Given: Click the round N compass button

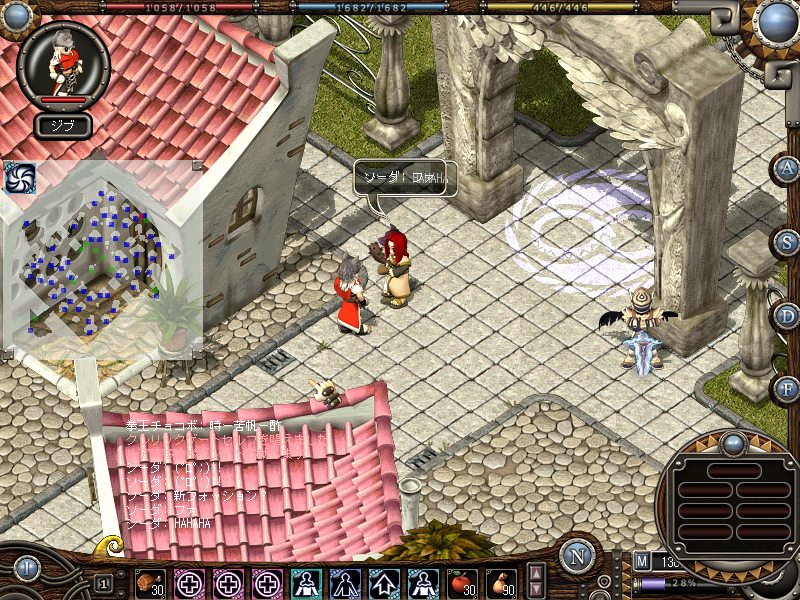Looking at the screenshot, I should click(577, 556).
